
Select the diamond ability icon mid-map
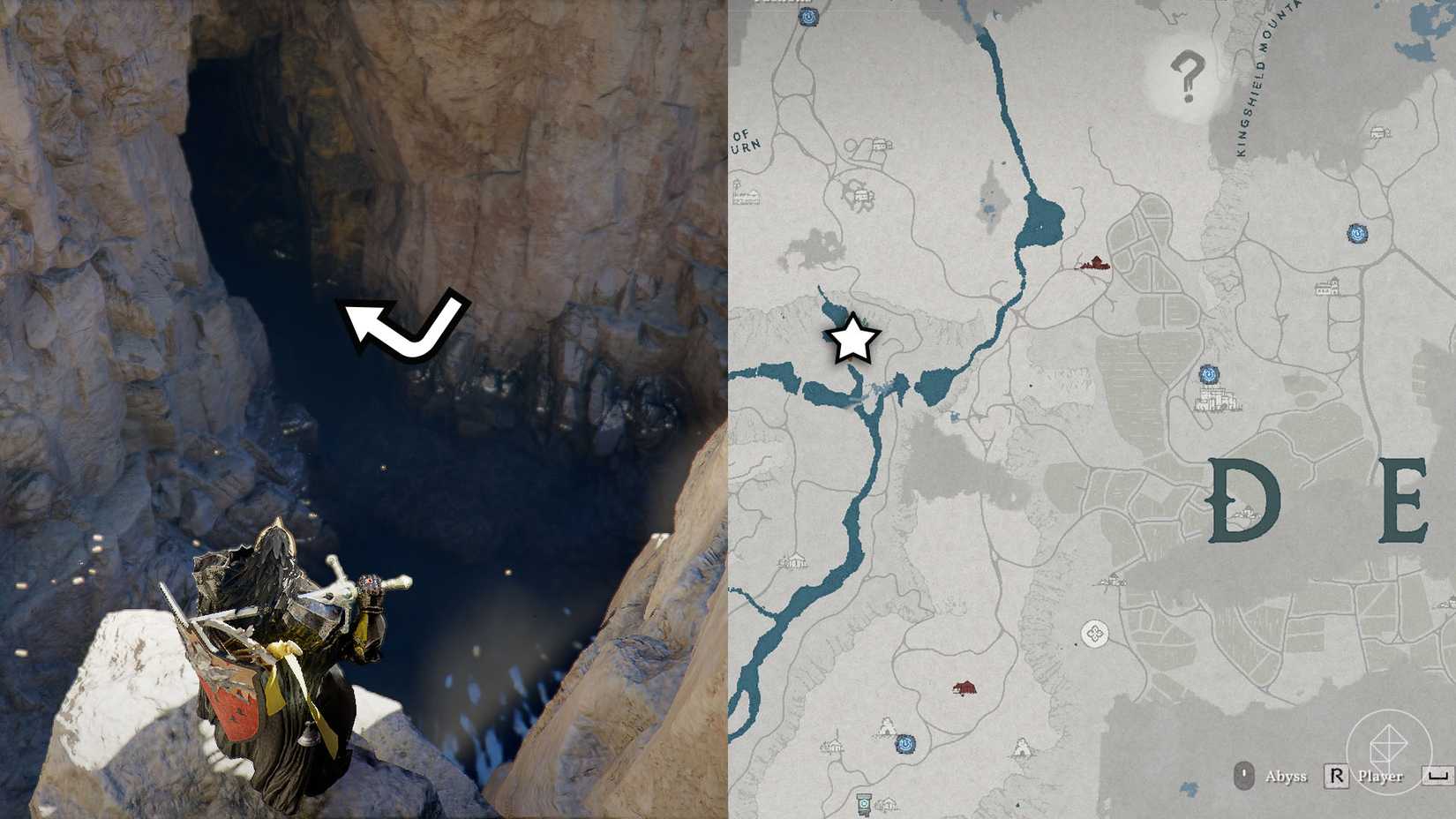point(1094,631)
